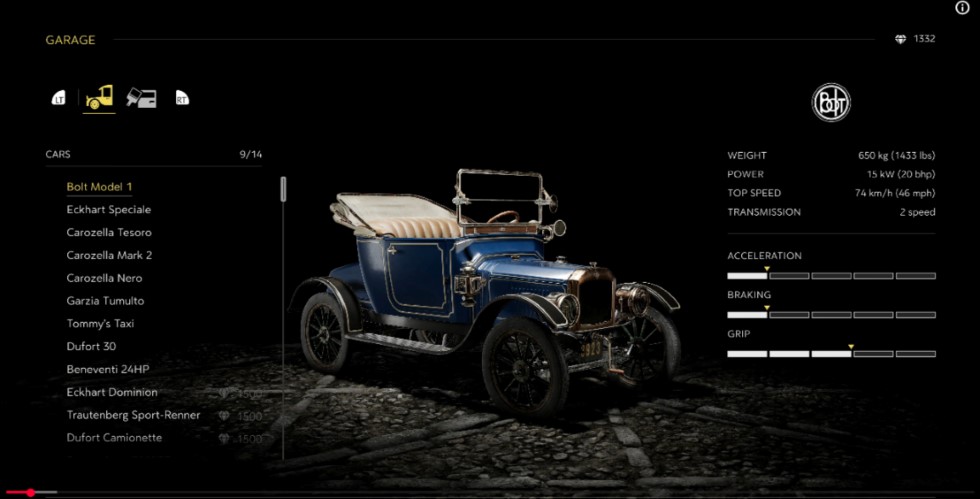Select Carozella Tesoro from the list

pos(109,233)
